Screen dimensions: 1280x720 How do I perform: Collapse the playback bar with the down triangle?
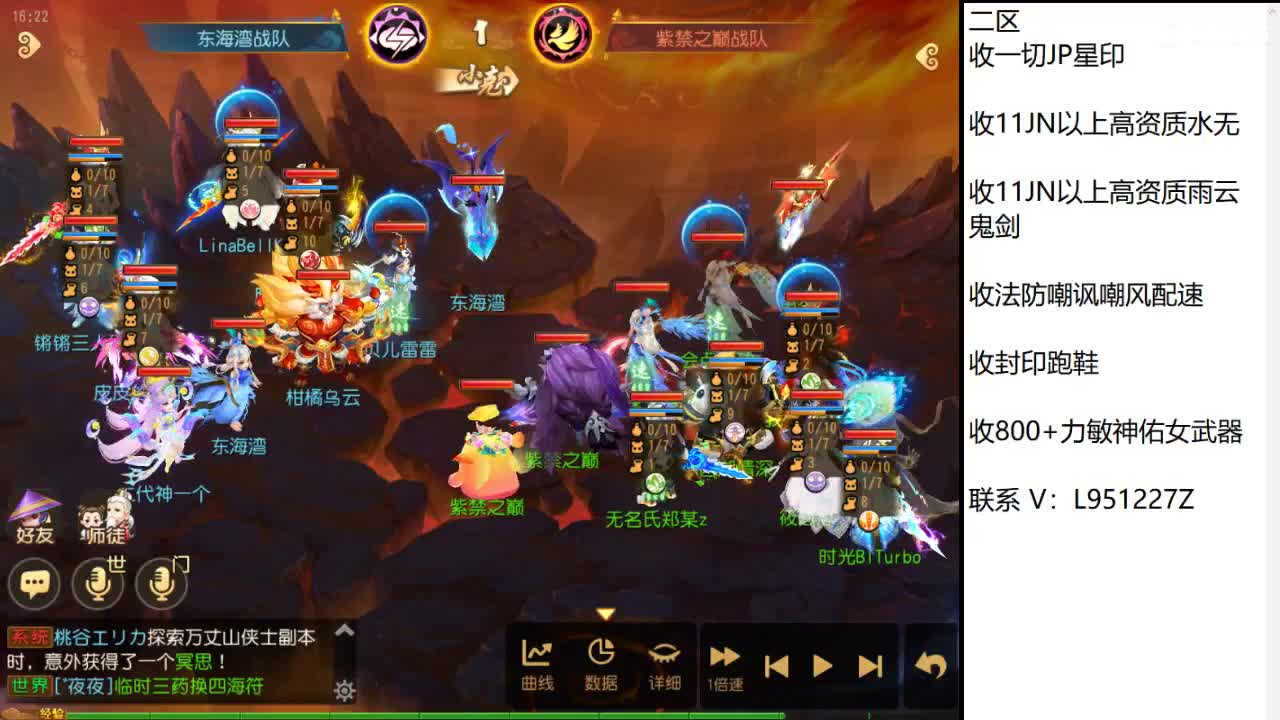604,615
